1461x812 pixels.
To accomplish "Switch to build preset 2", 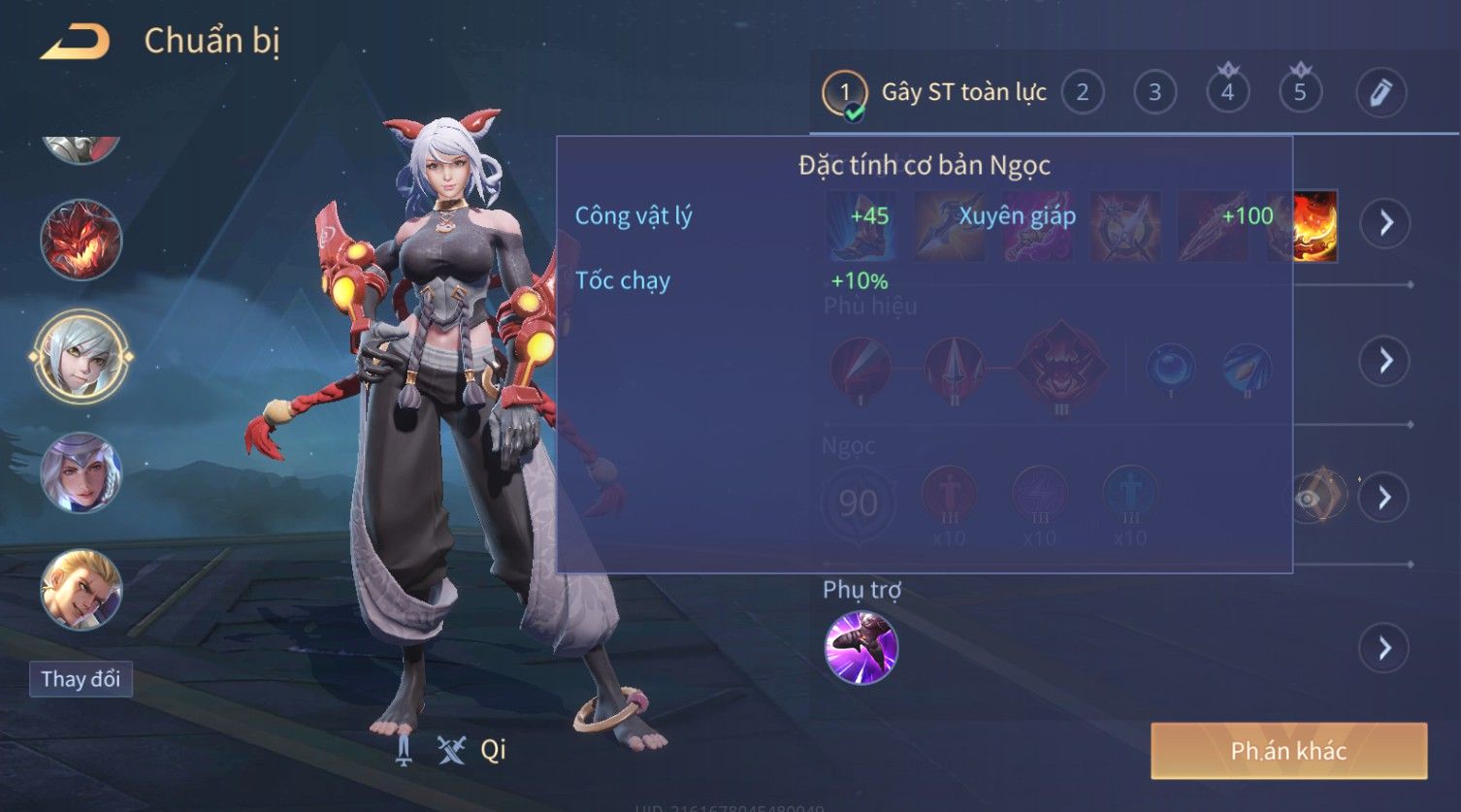I will pyautogui.click(x=1082, y=93).
